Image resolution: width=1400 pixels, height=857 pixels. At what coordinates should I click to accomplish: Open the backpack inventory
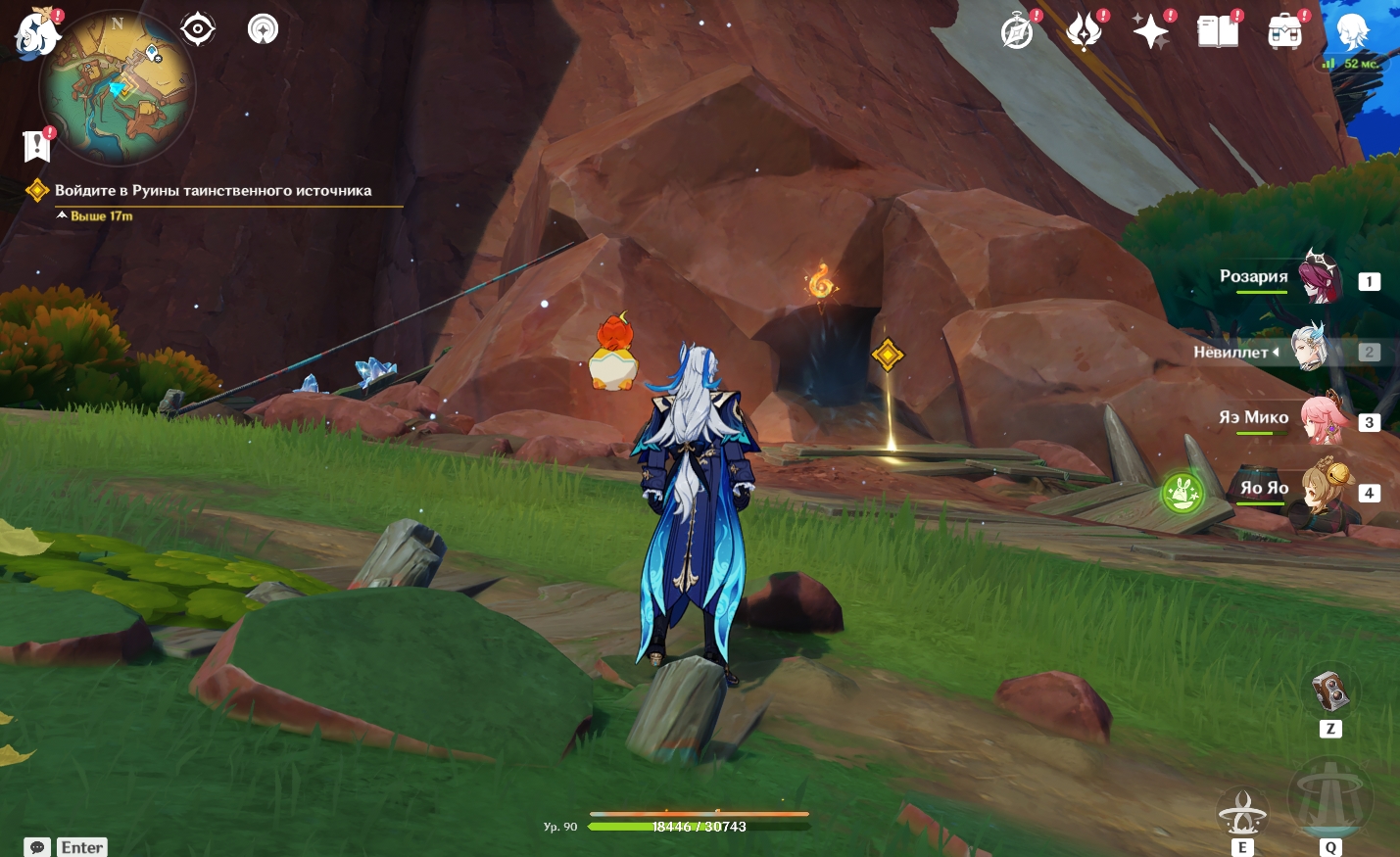click(1284, 32)
